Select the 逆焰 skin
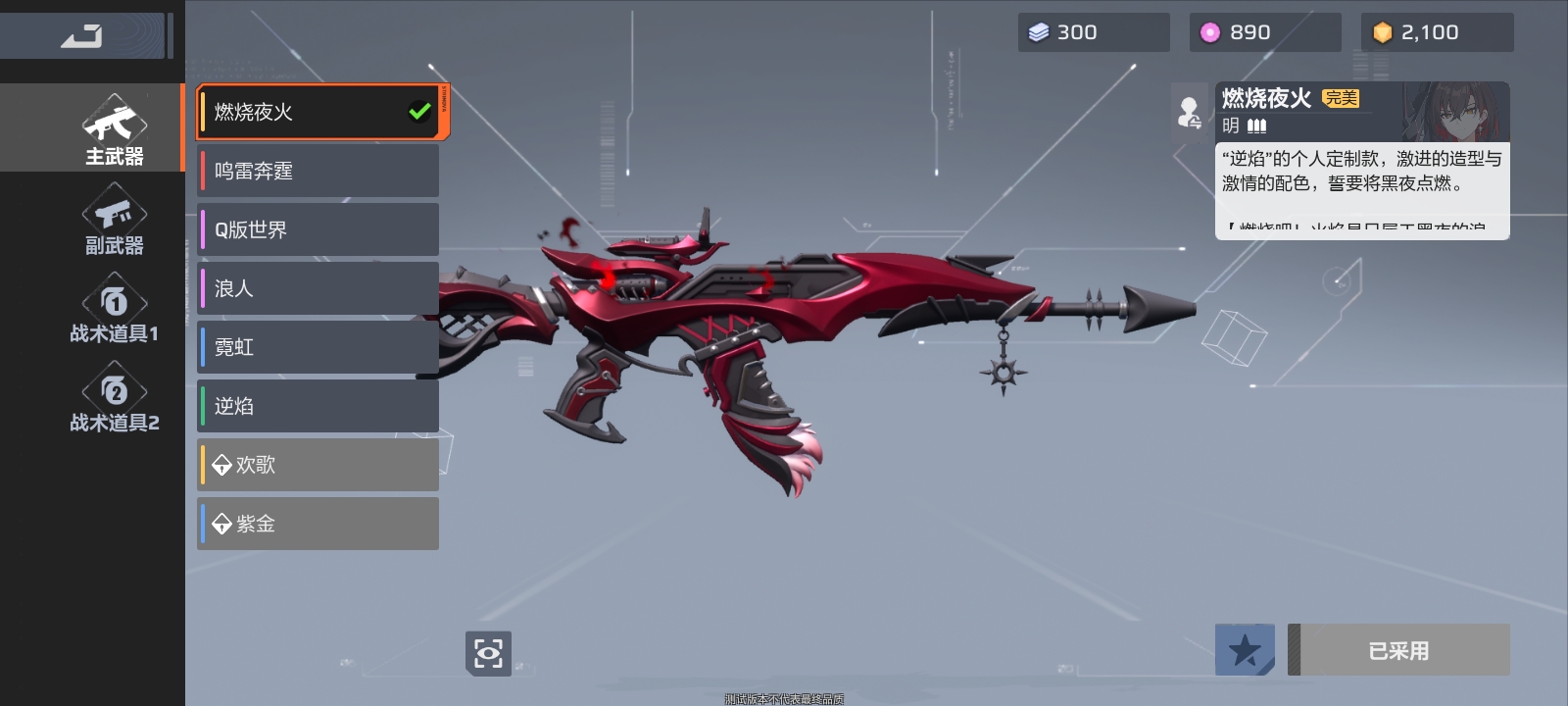The width and height of the screenshot is (1568, 706). [x=318, y=406]
